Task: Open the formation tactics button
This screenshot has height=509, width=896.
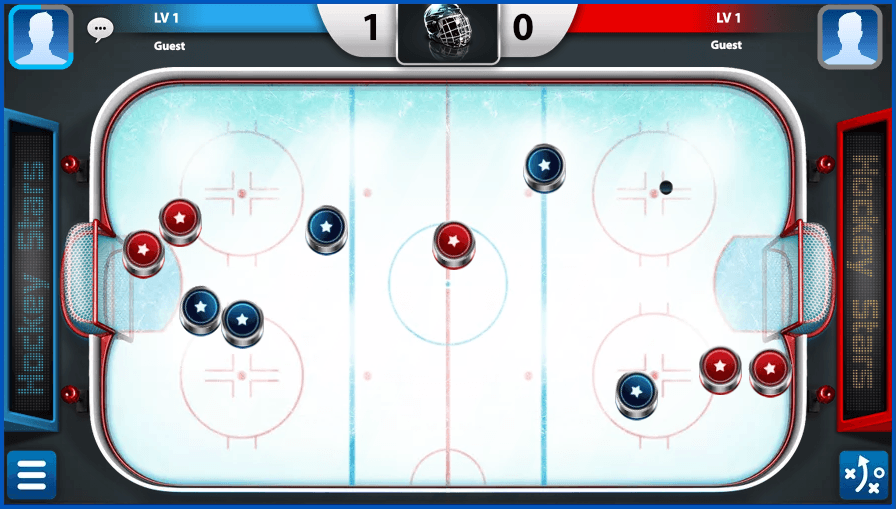Action: pyautogui.click(x=862, y=475)
